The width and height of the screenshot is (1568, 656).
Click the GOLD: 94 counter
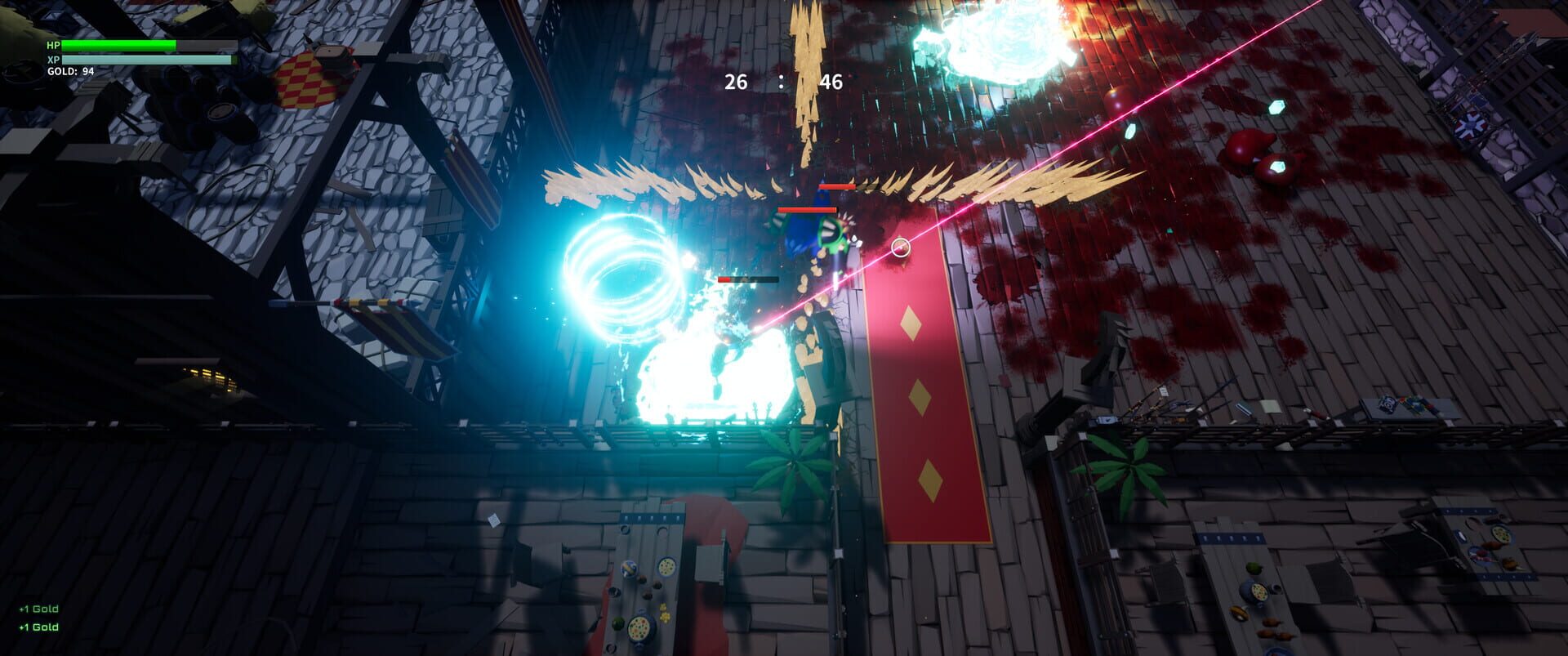tap(72, 73)
